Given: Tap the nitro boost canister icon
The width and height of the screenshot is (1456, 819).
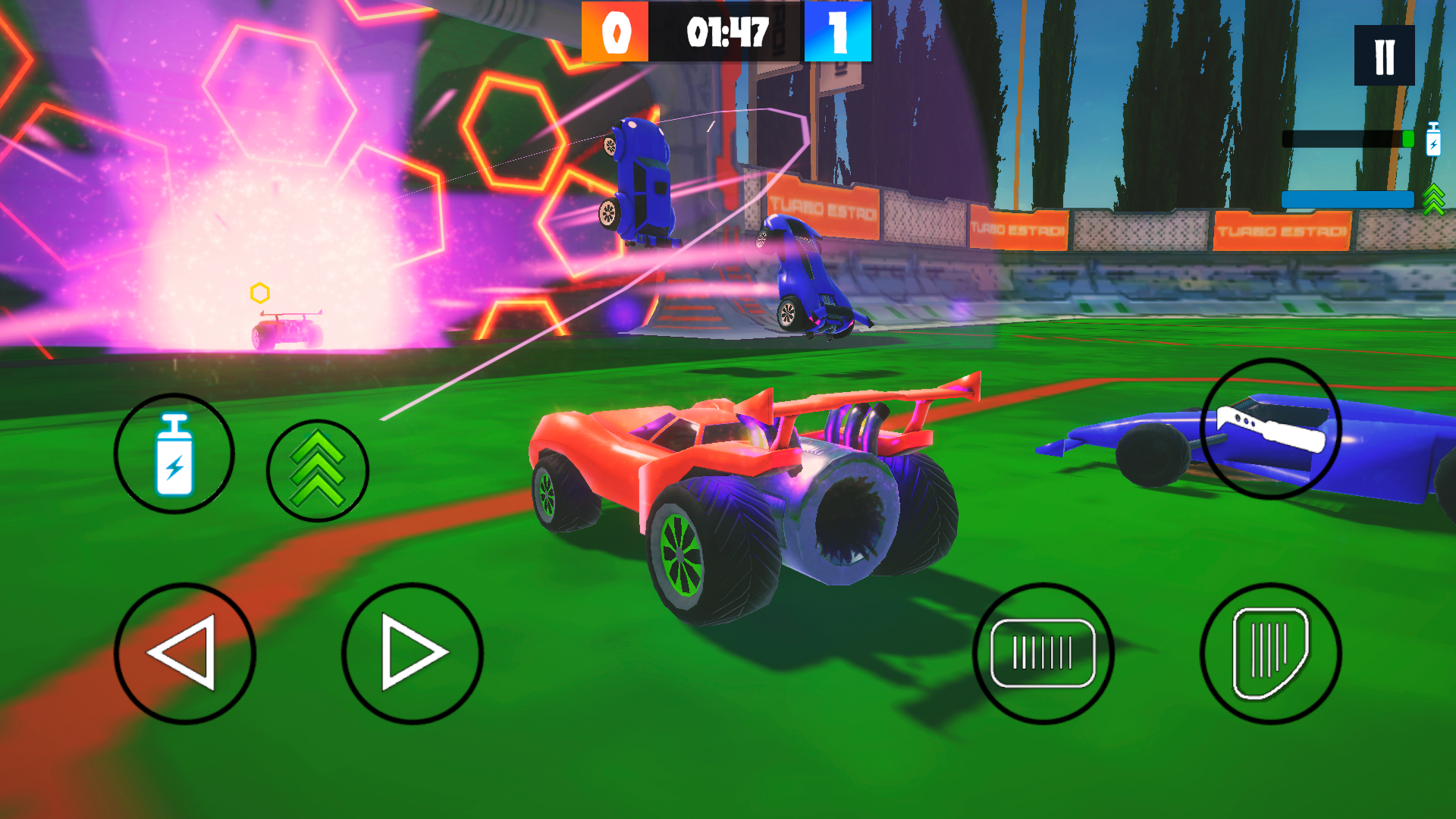Looking at the screenshot, I should coord(175,453).
